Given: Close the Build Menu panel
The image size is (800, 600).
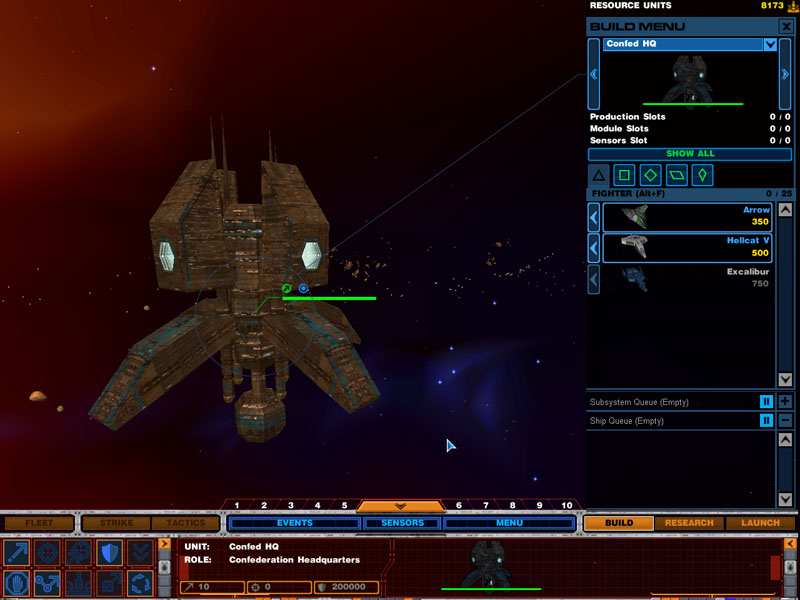Looking at the screenshot, I should tap(786, 26).
